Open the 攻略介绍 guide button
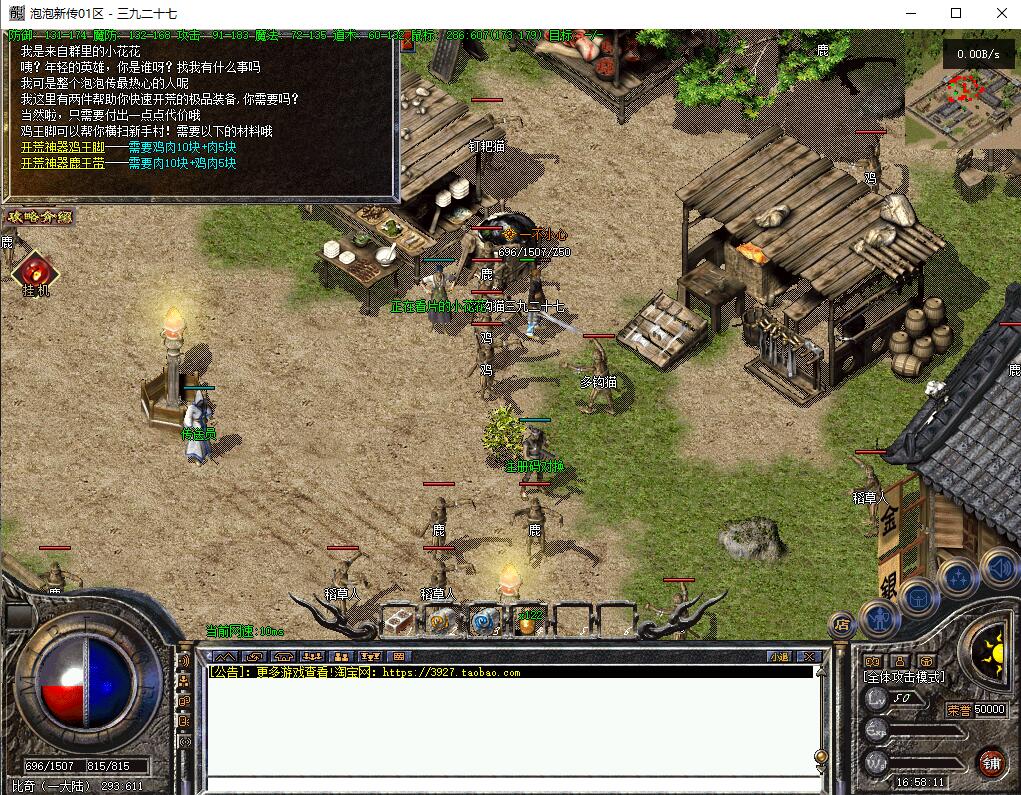The height and width of the screenshot is (795, 1021). click(39, 217)
